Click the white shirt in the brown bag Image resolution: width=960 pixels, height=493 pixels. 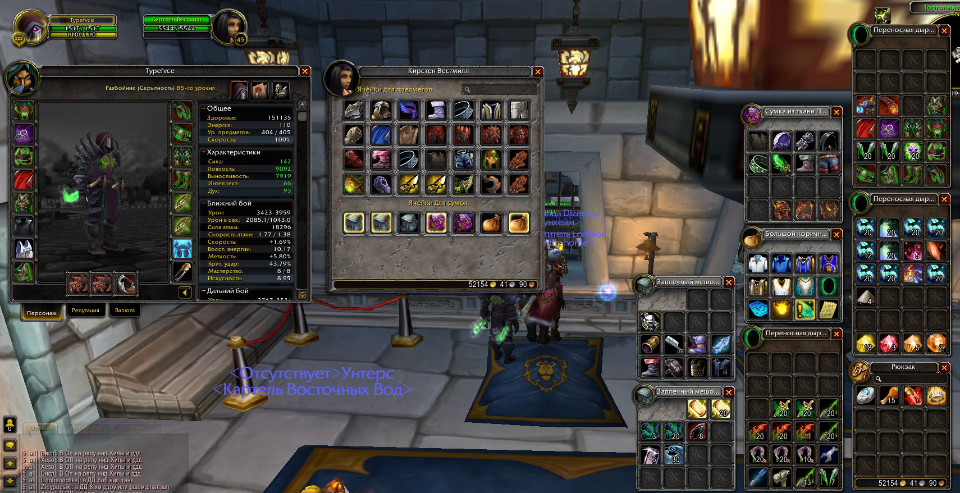click(758, 263)
